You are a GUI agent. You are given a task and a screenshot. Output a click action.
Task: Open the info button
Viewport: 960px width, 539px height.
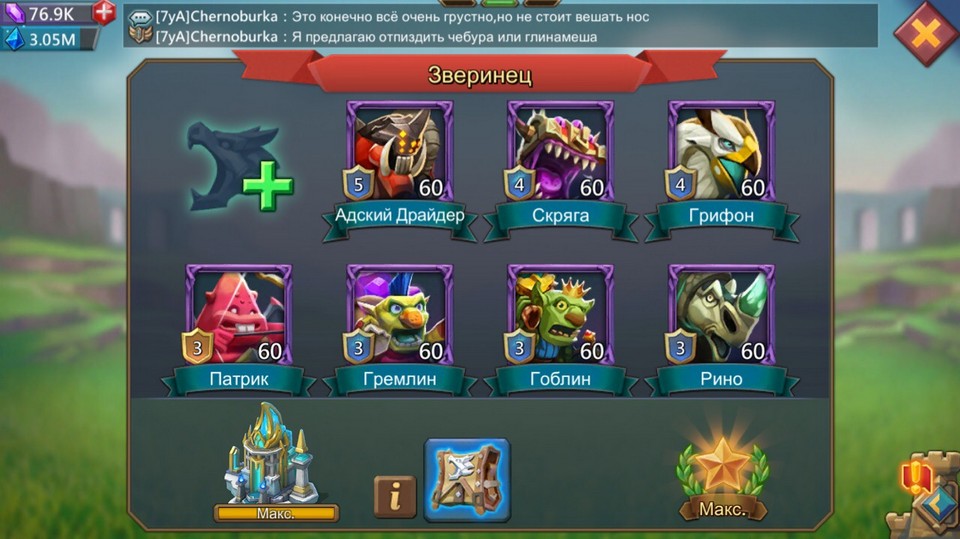(394, 496)
